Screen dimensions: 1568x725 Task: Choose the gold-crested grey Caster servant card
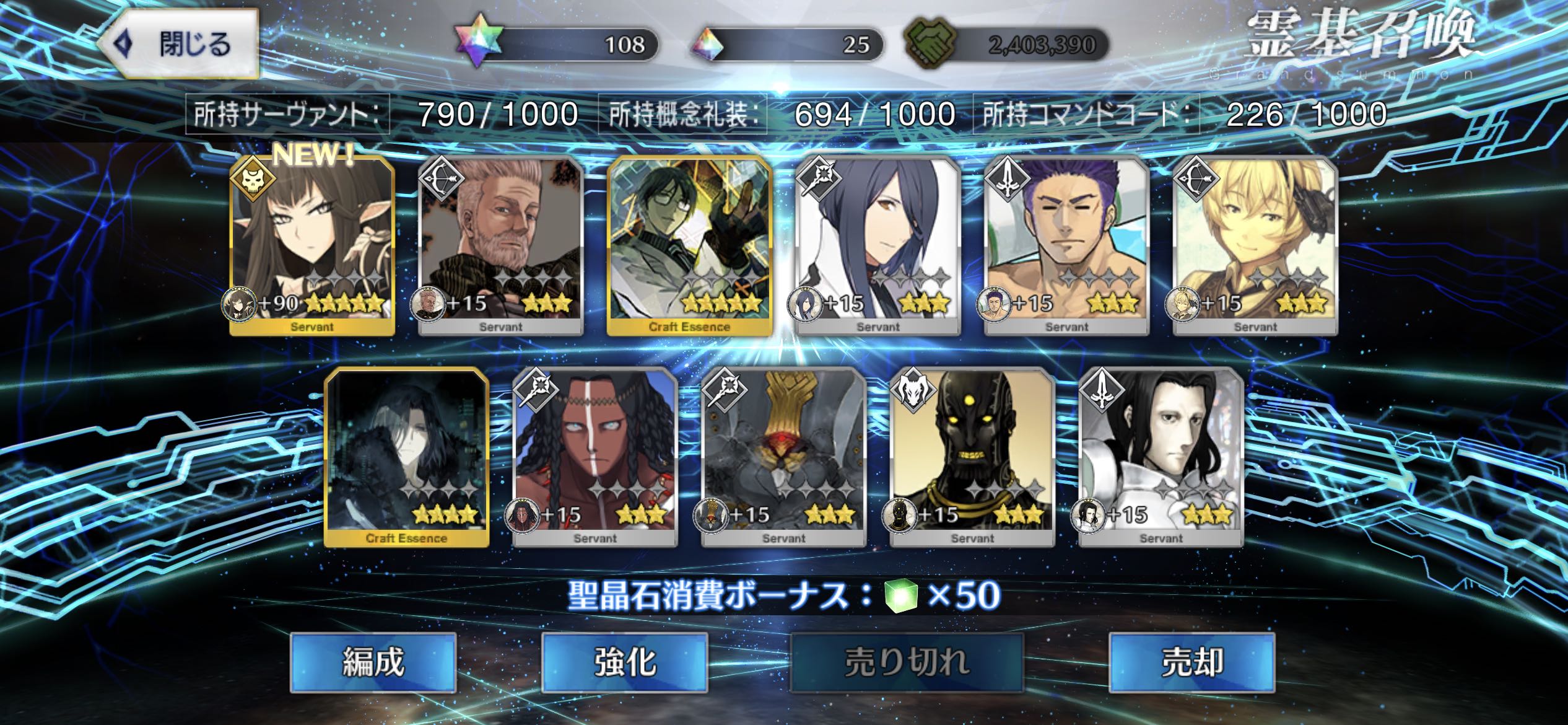783,457
